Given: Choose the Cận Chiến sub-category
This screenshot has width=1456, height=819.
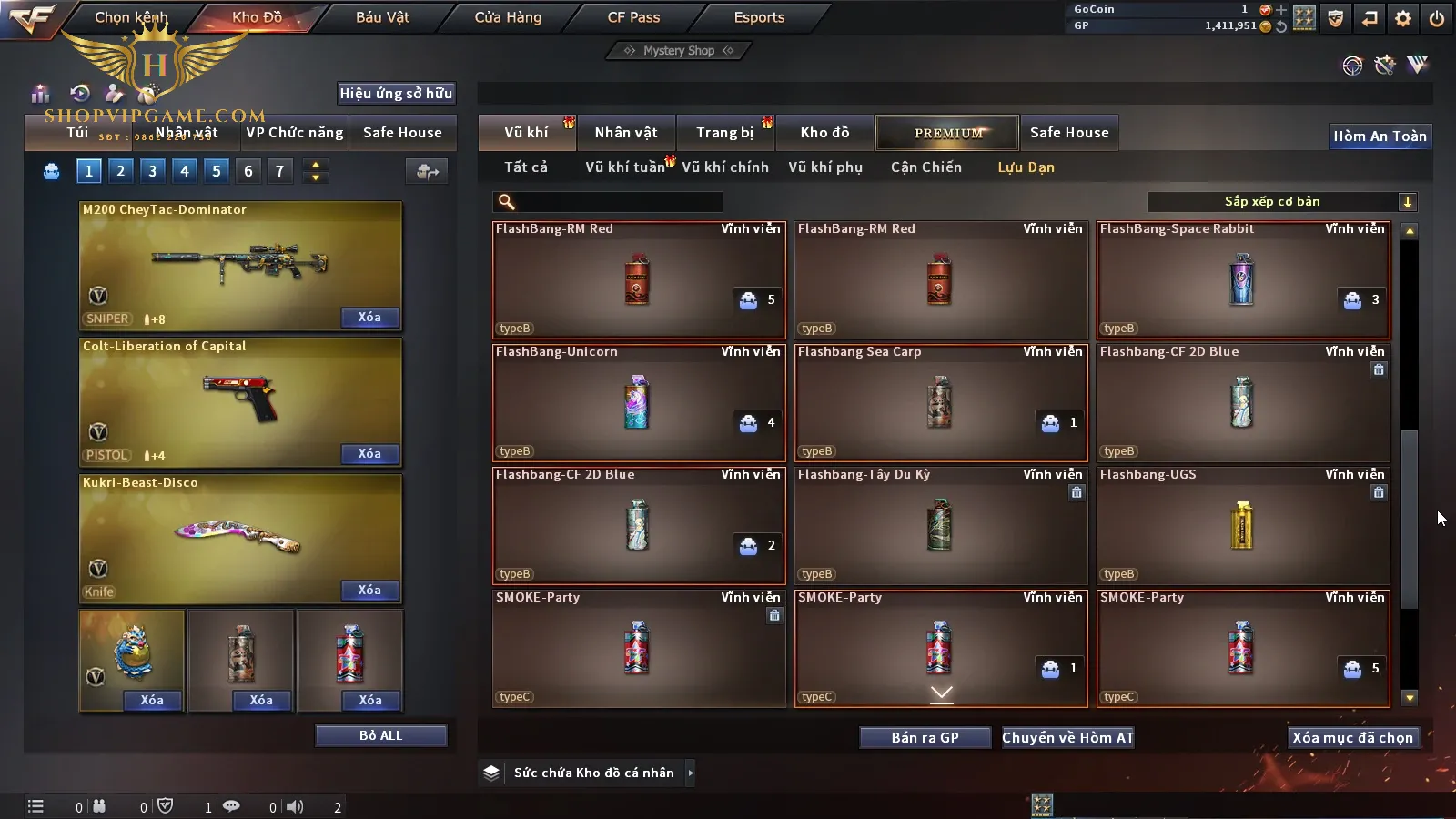Looking at the screenshot, I should pos(925,167).
